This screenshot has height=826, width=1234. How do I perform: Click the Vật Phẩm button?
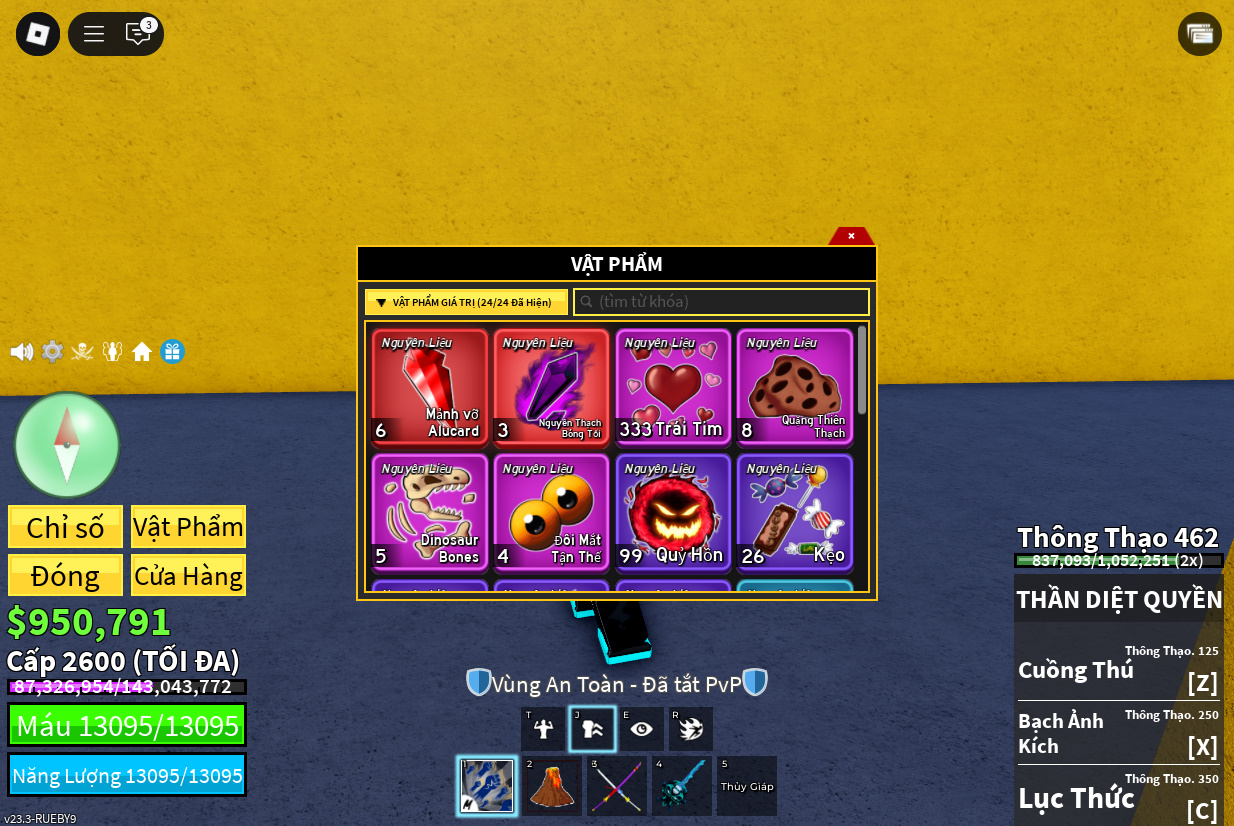pyautogui.click(x=188, y=527)
